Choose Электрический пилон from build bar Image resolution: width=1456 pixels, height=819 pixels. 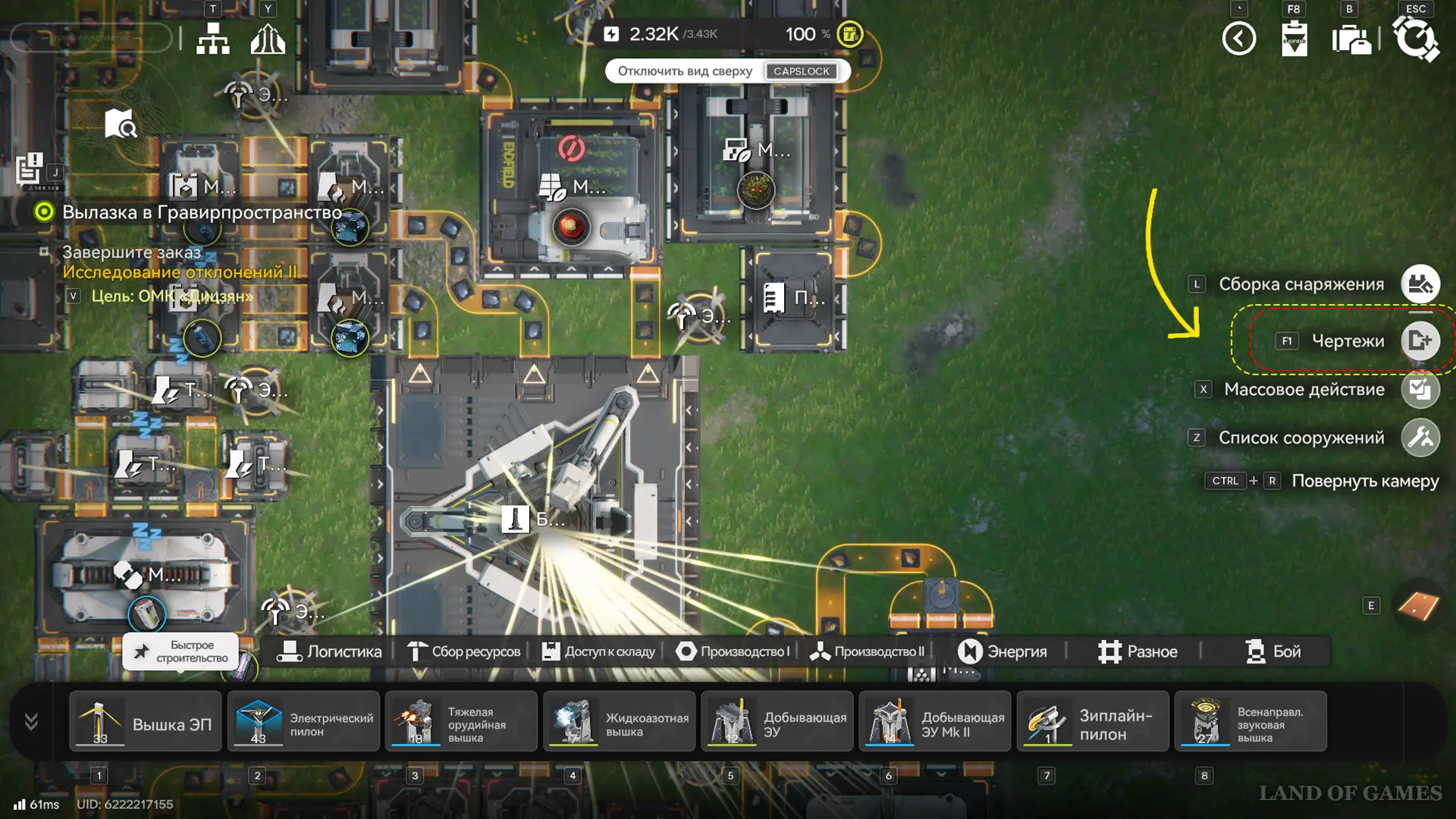point(303,722)
